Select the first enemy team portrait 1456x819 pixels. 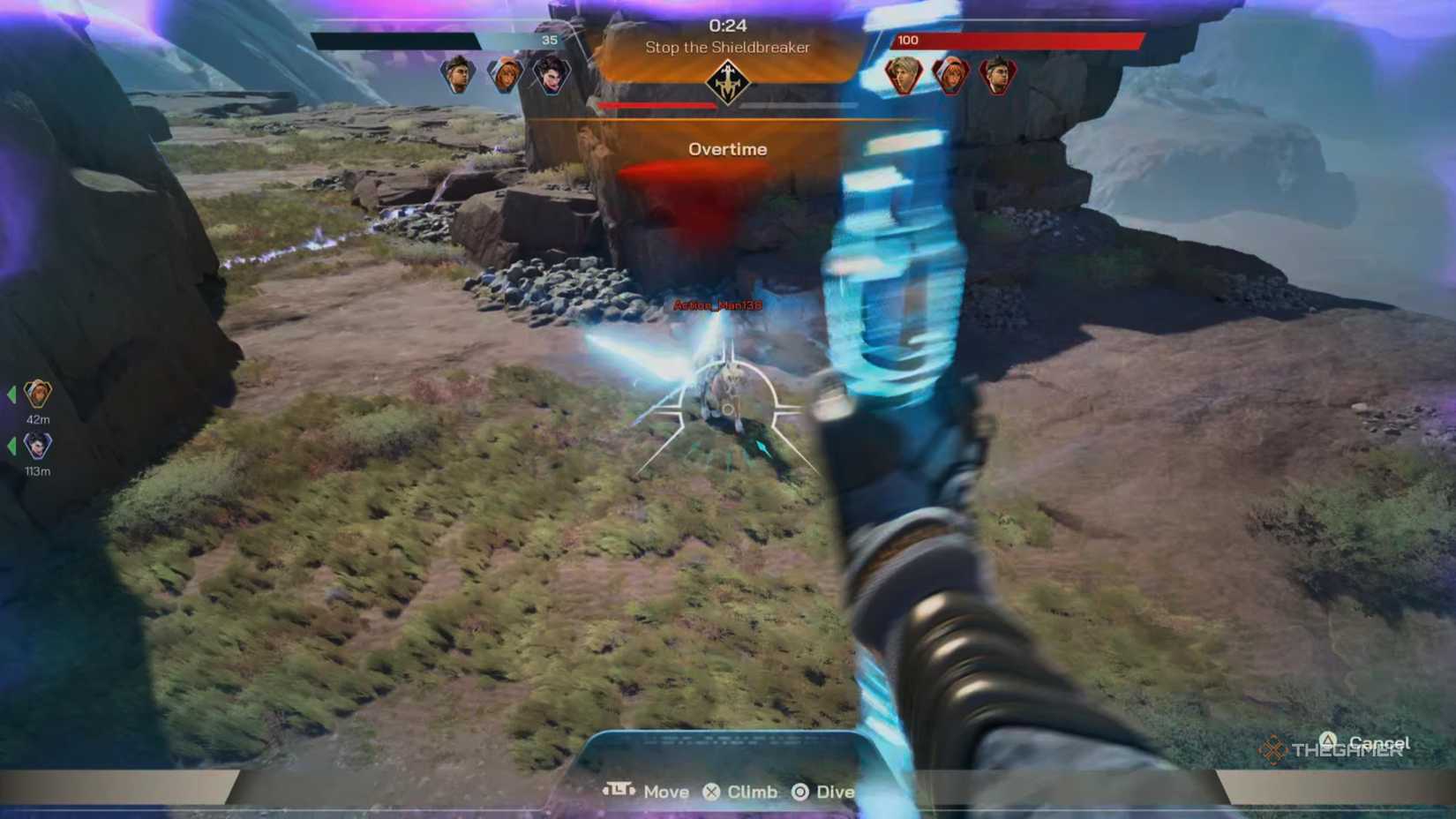(x=903, y=76)
